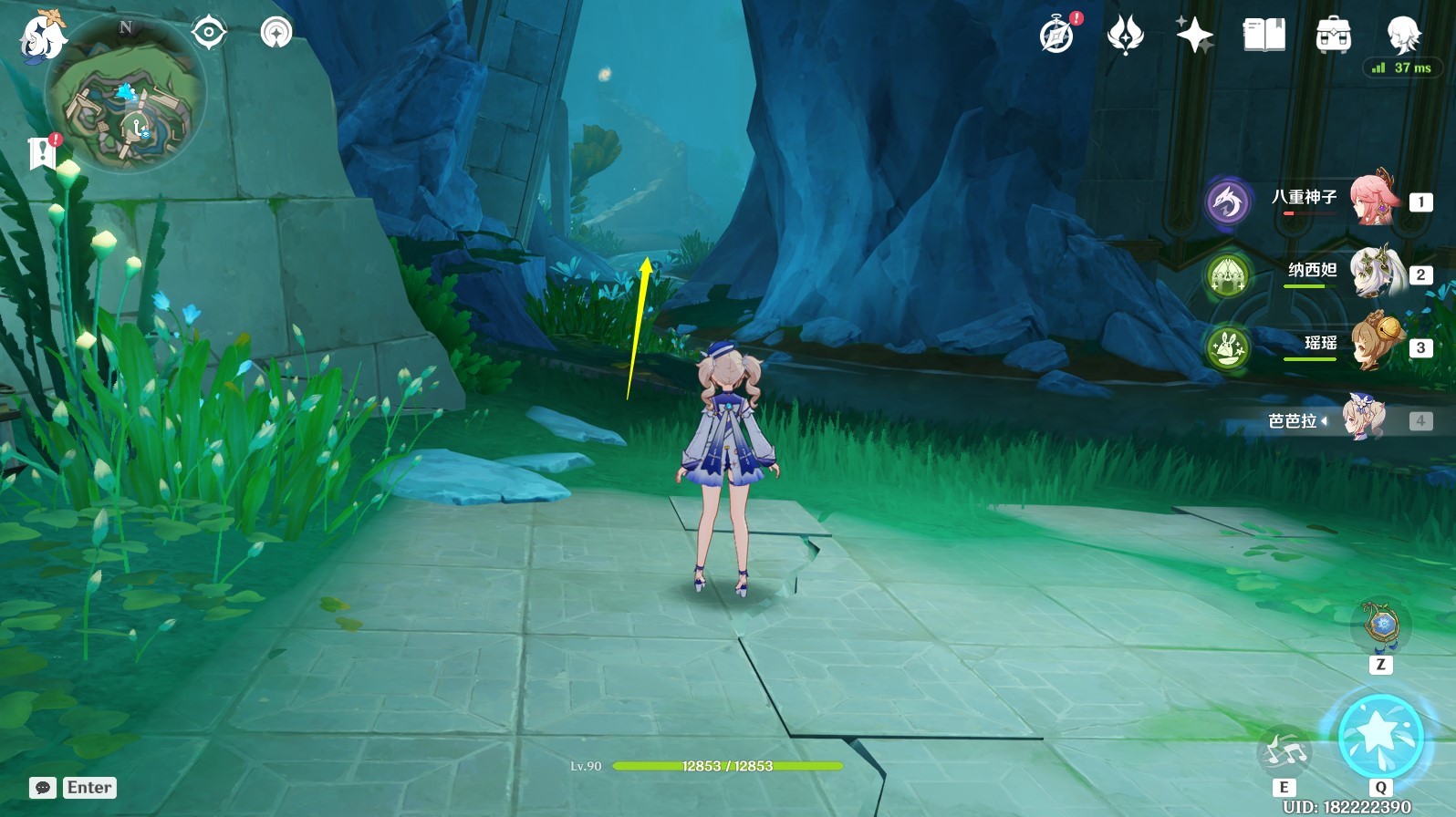Open the events compass icon
1456x817 pixels.
pyautogui.click(x=1056, y=36)
